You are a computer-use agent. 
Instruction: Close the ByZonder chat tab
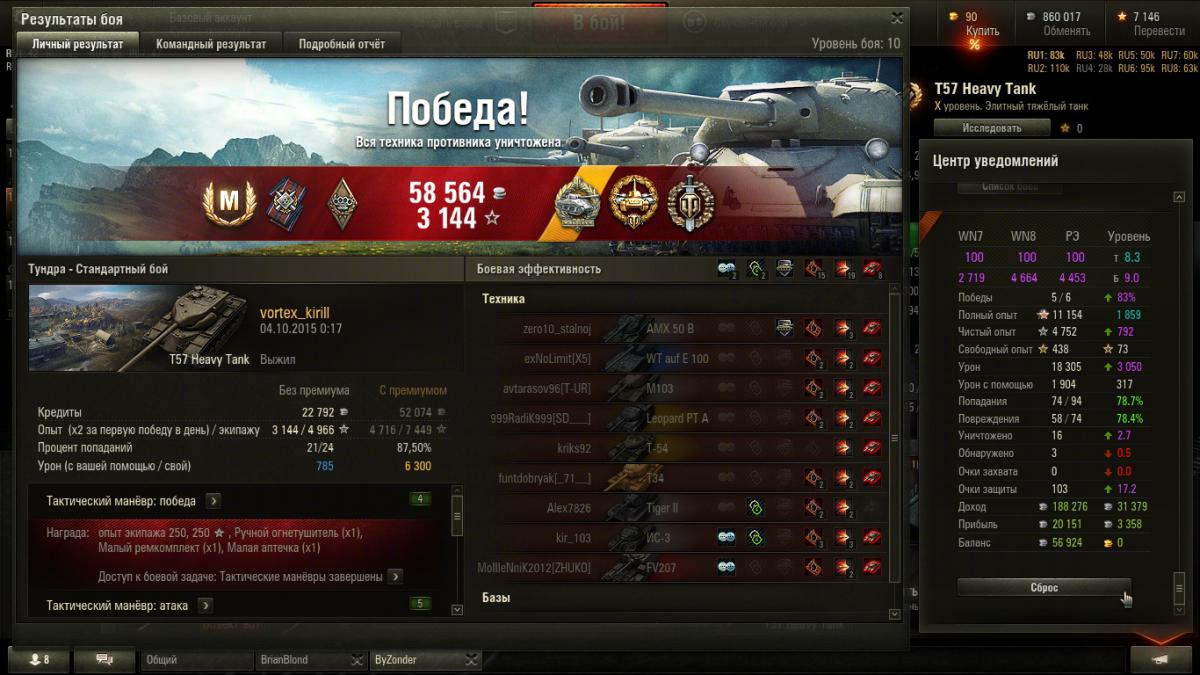coord(473,660)
